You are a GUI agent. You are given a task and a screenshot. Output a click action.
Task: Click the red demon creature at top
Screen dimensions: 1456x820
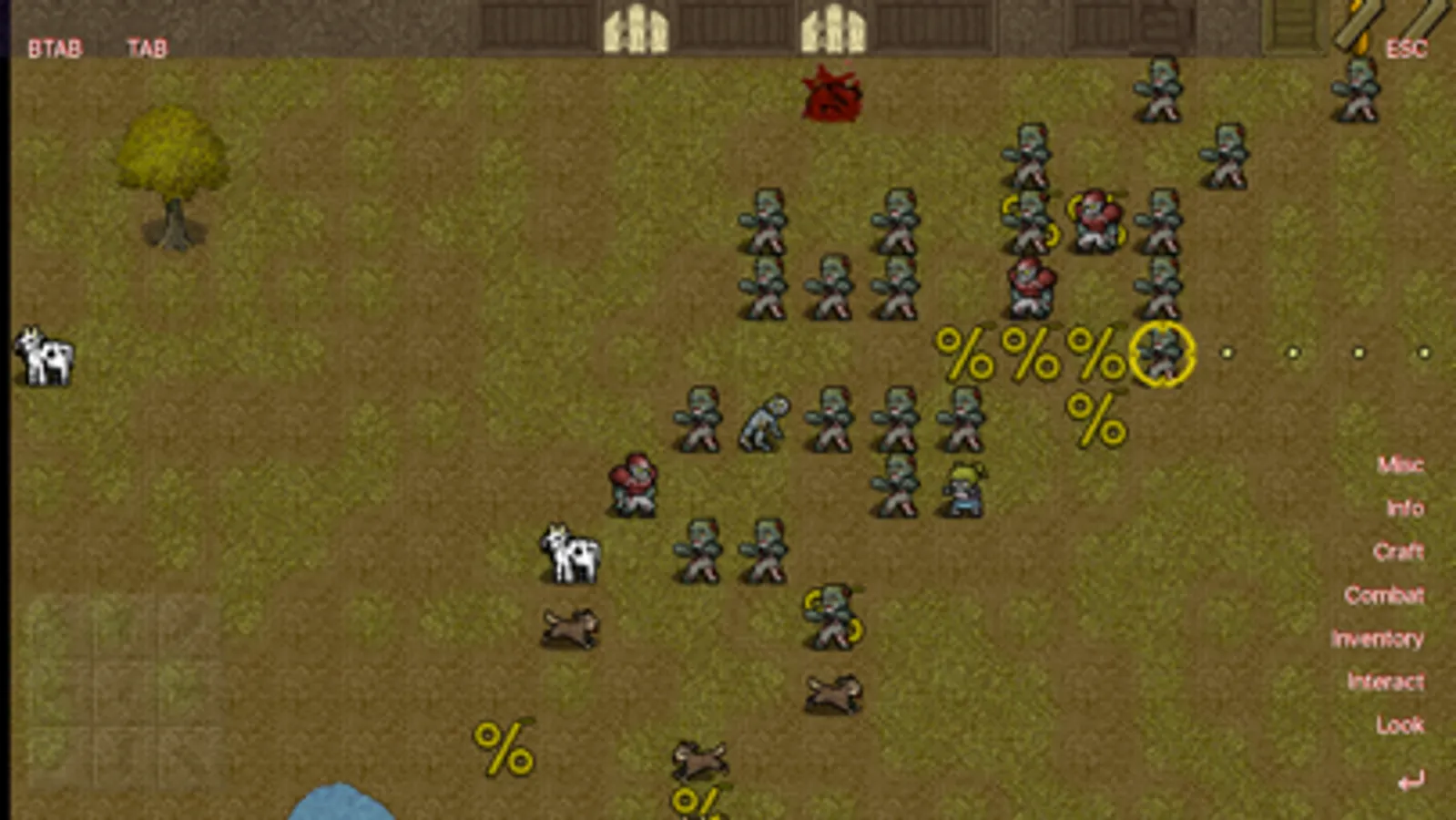coord(830,96)
